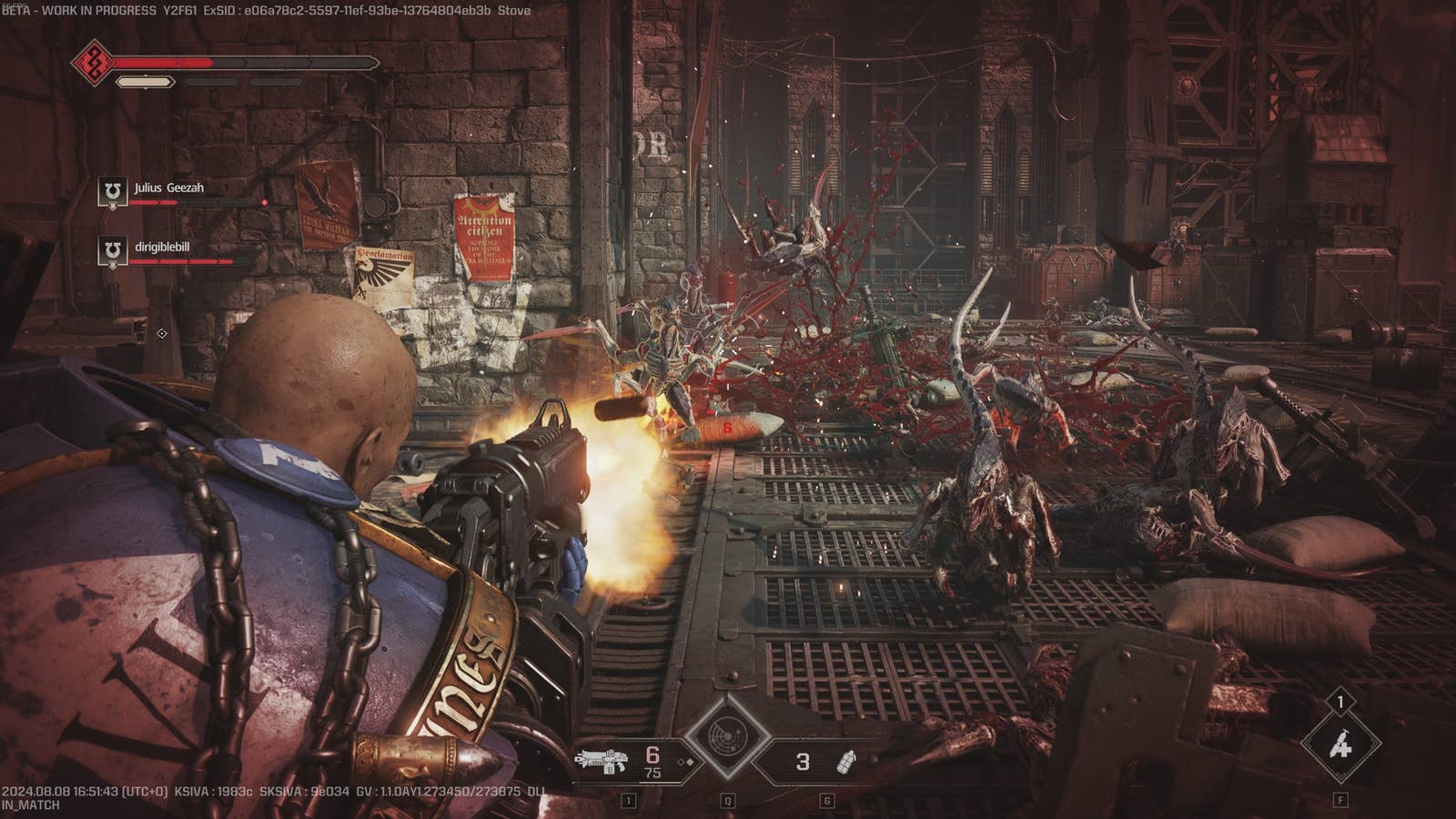Activate the class ability diamond icon
This screenshot has width=1456, height=819.
click(x=1340, y=745)
